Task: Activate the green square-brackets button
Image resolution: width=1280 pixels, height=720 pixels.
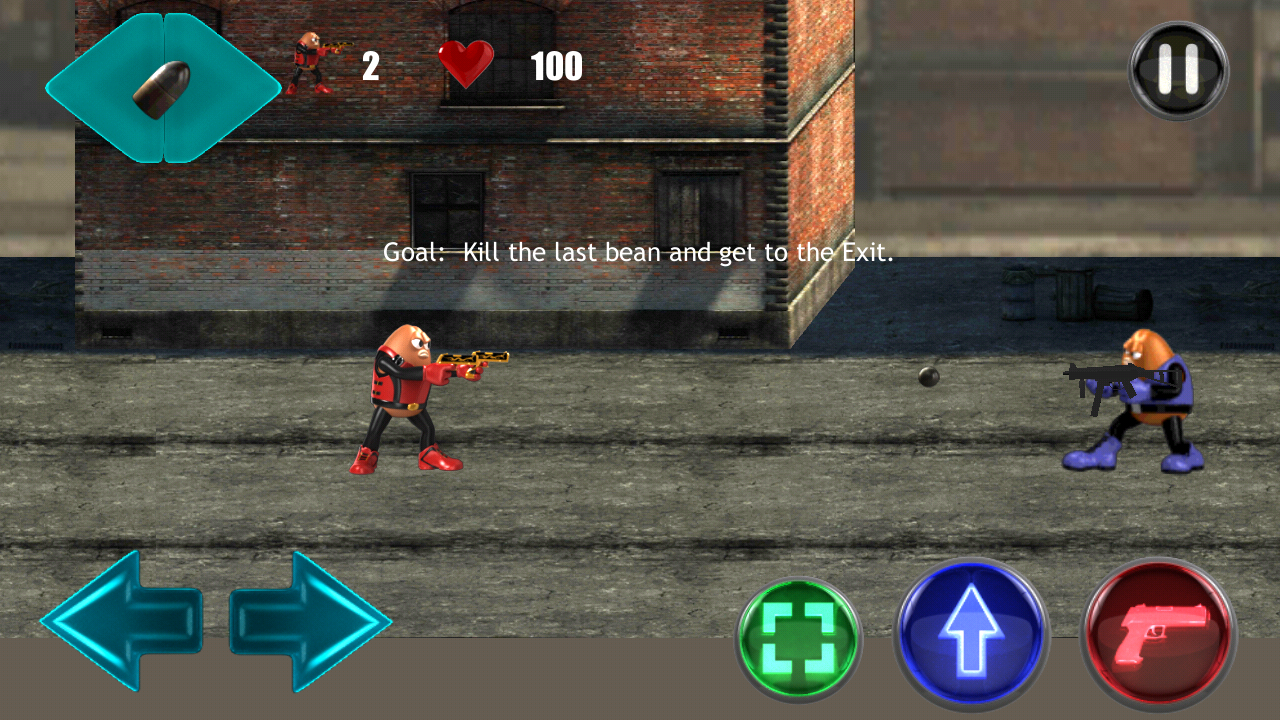Action: pyautogui.click(x=798, y=640)
